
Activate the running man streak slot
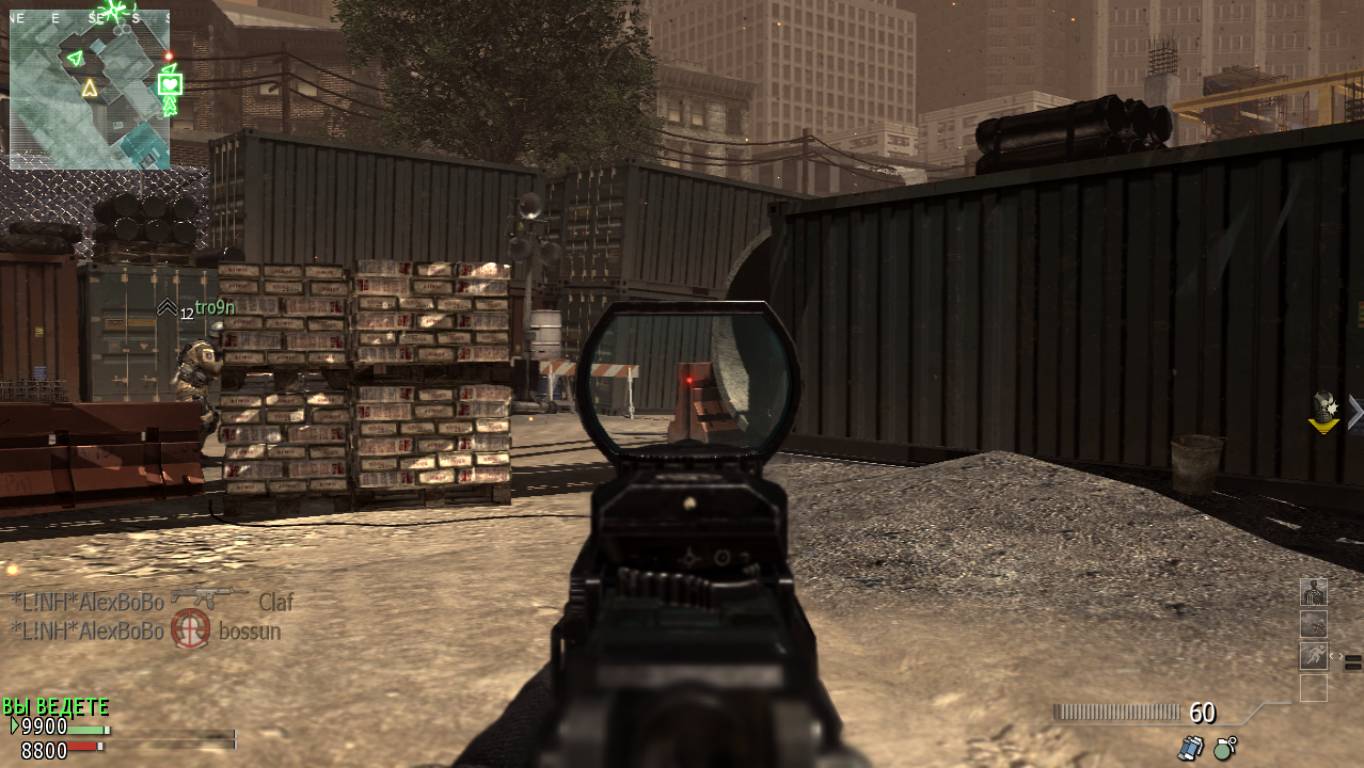(1313, 656)
